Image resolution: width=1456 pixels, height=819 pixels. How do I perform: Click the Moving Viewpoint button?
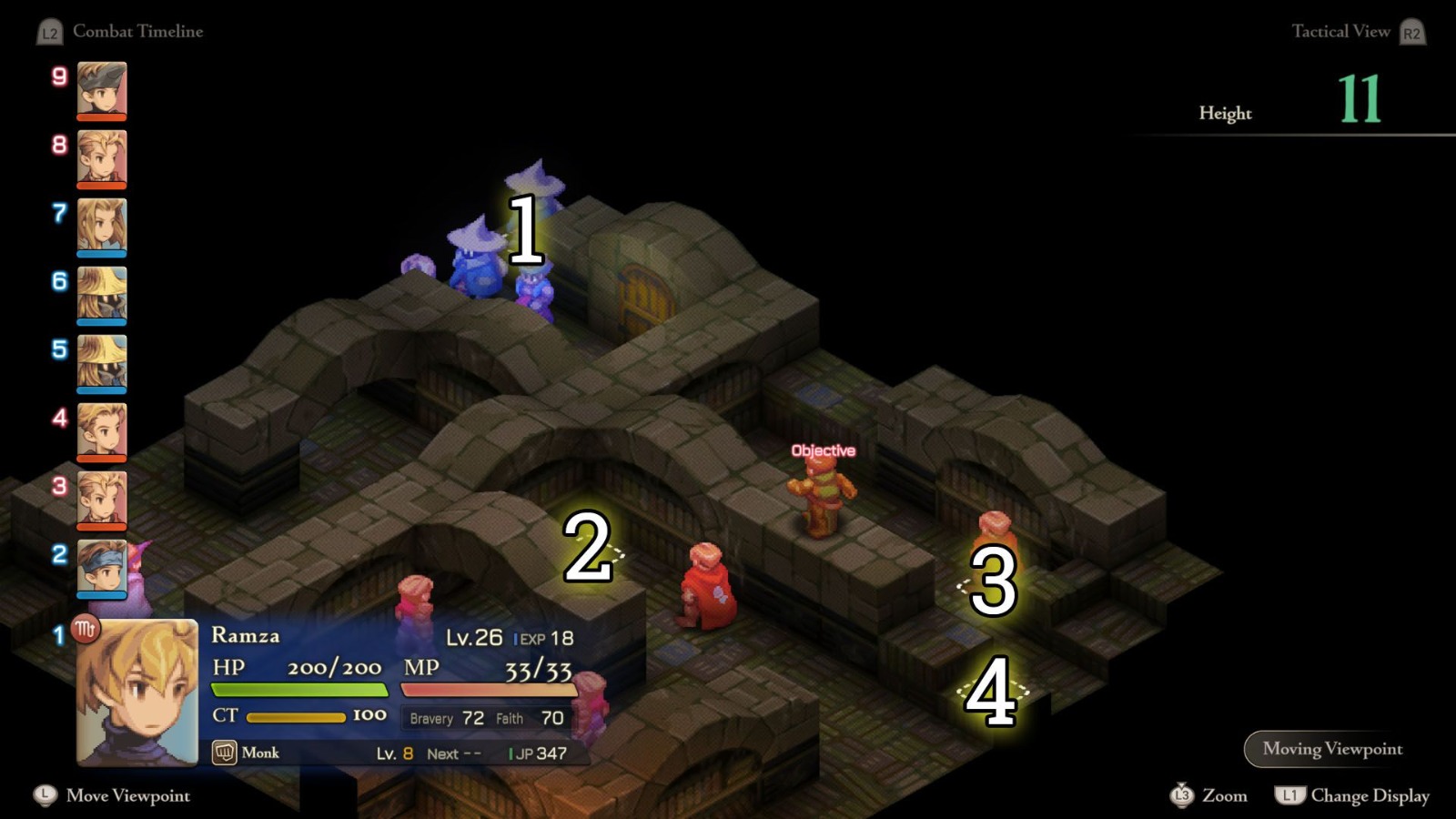pos(1331,749)
